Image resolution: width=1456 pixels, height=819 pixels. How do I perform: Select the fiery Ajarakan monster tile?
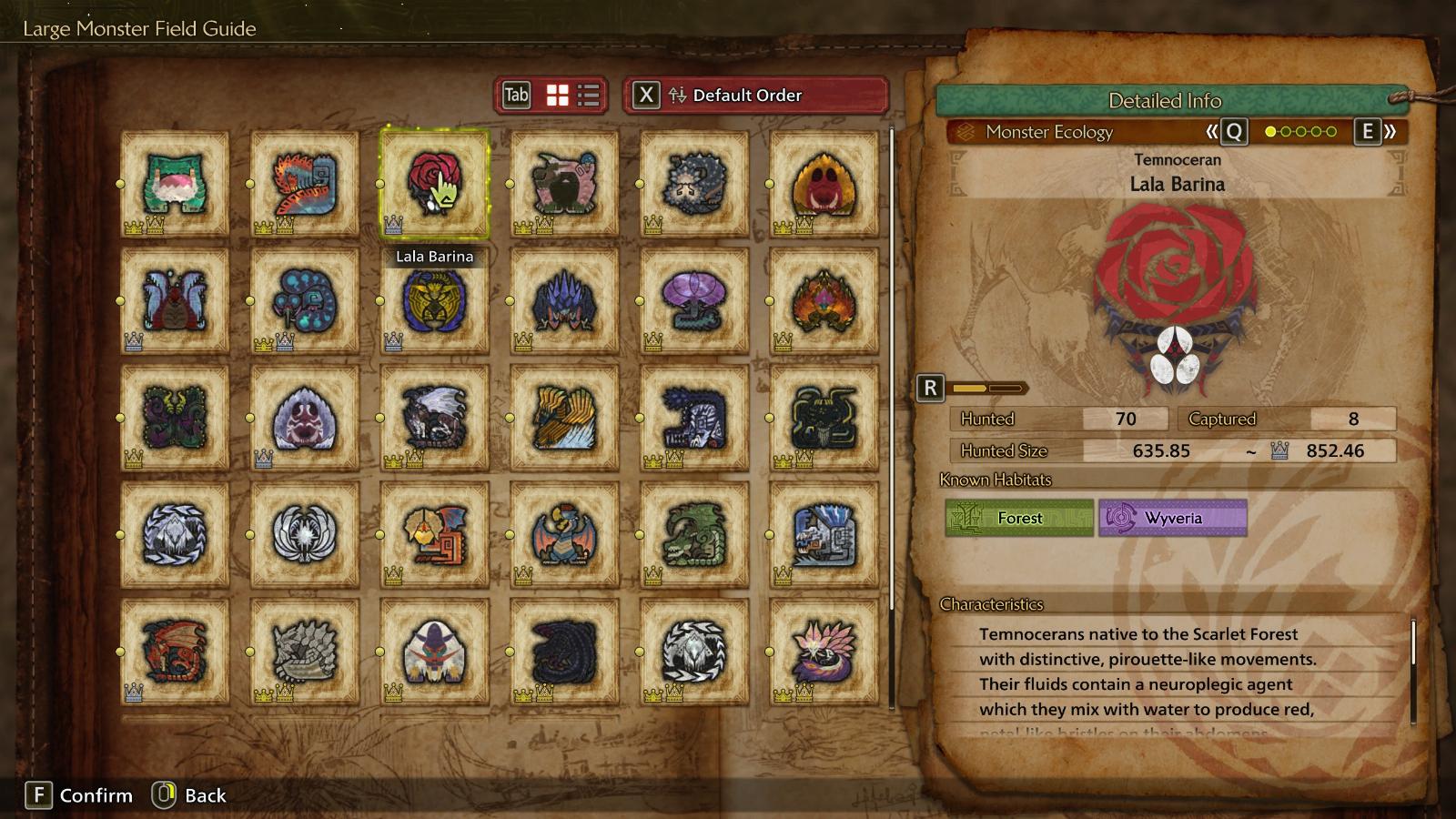click(x=824, y=300)
